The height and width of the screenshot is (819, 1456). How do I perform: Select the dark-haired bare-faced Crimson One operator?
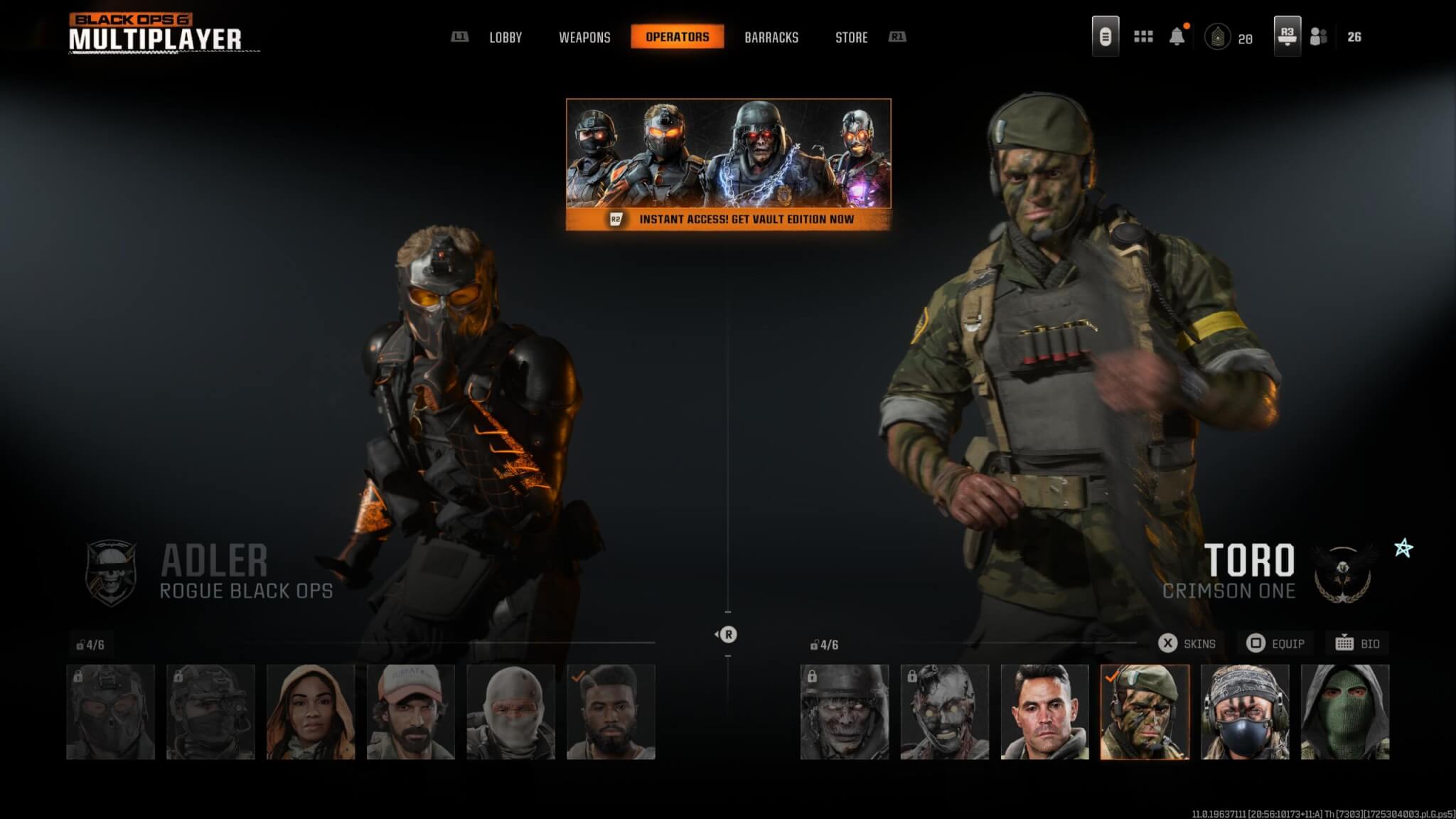point(1044,712)
